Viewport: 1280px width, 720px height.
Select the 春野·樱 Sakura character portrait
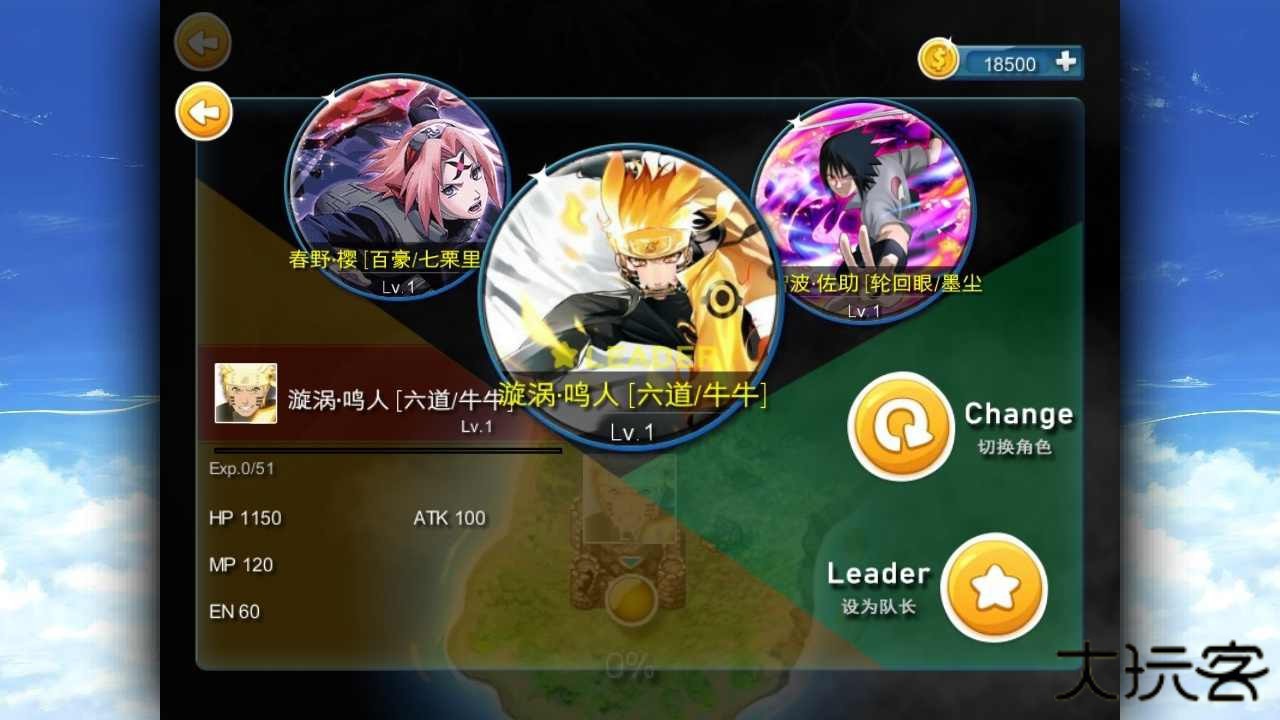point(395,195)
